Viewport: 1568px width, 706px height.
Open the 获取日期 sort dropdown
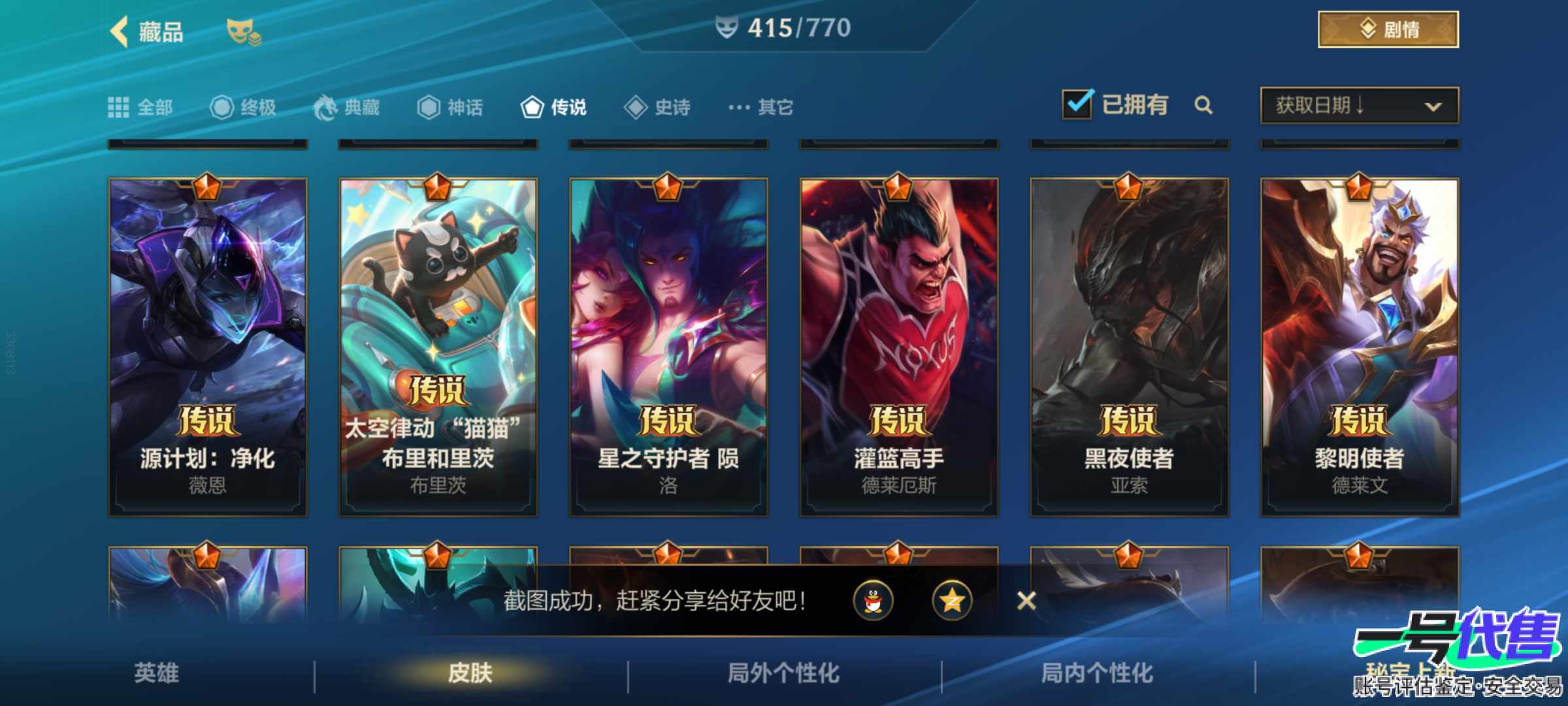(x=1359, y=106)
